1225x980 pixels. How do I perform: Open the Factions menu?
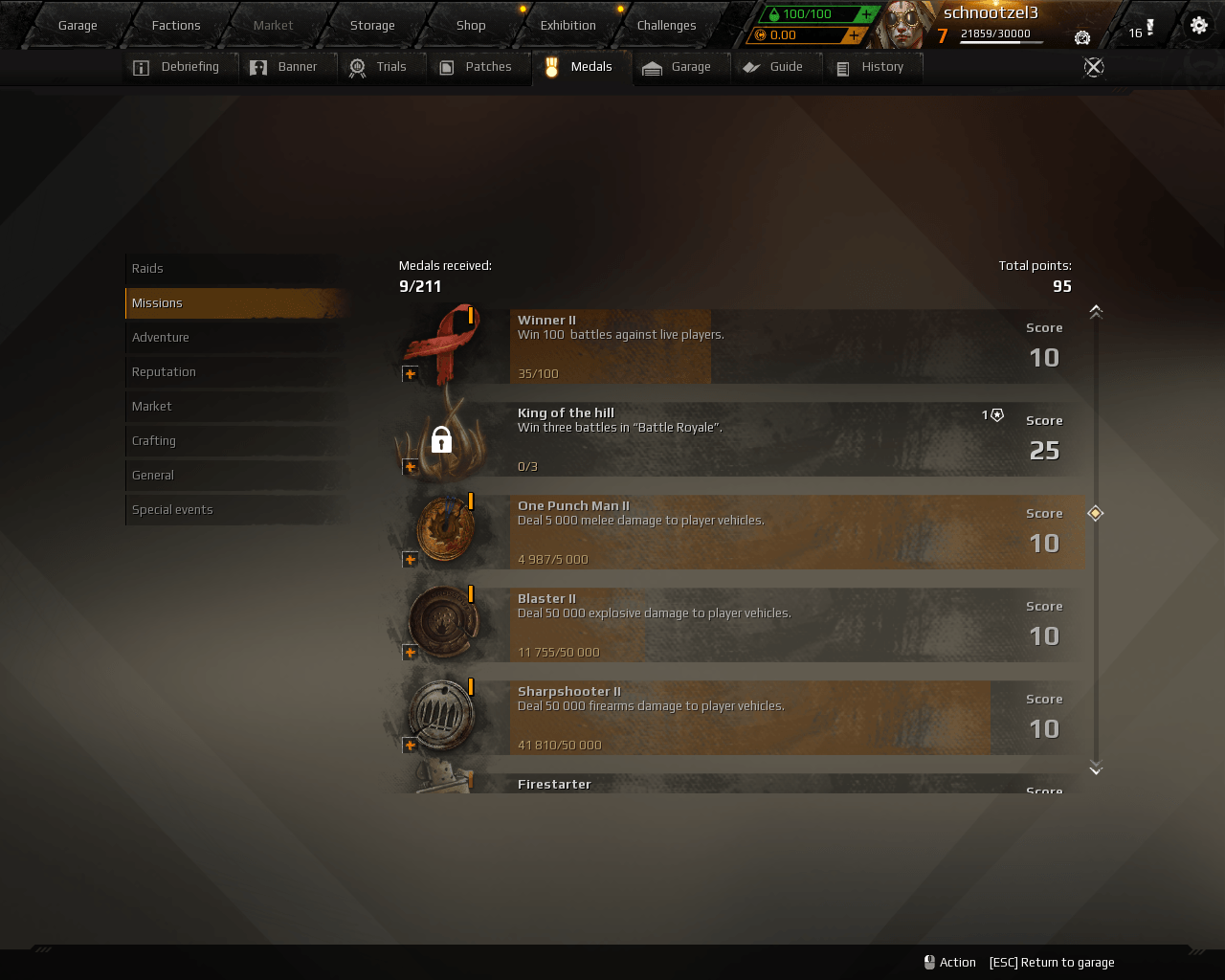pyautogui.click(x=176, y=26)
